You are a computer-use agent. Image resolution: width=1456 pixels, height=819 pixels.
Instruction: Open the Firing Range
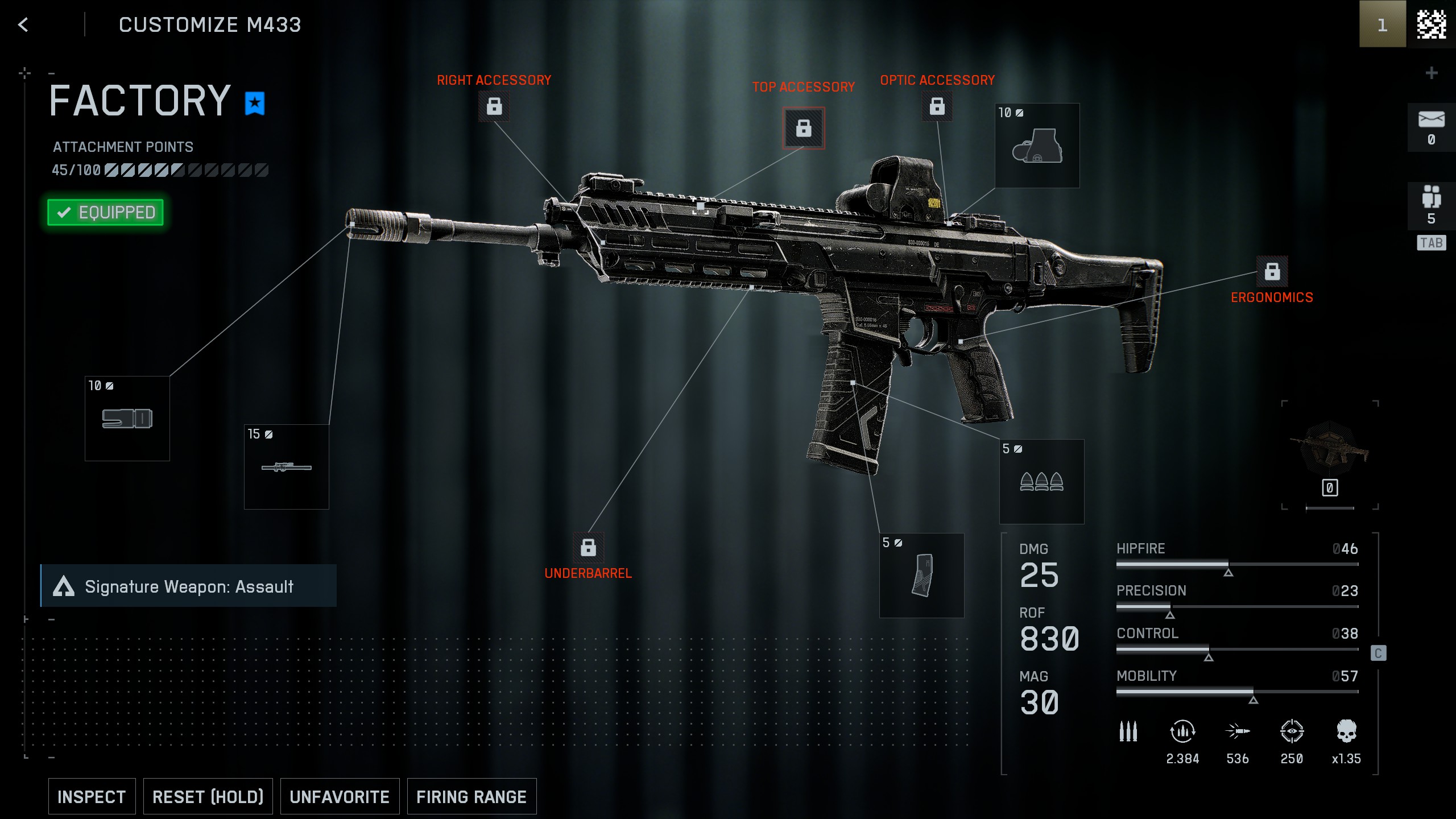(x=471, y=796)
